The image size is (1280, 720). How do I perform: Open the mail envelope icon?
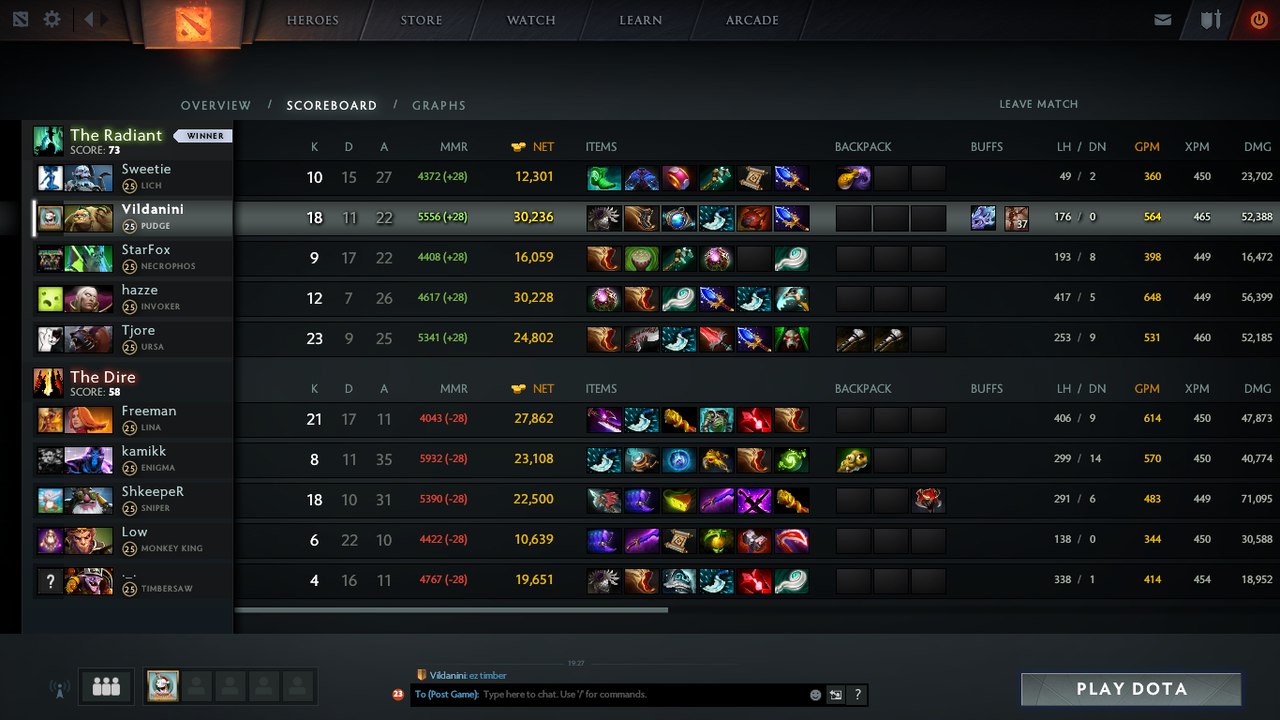coord(1162,20)
